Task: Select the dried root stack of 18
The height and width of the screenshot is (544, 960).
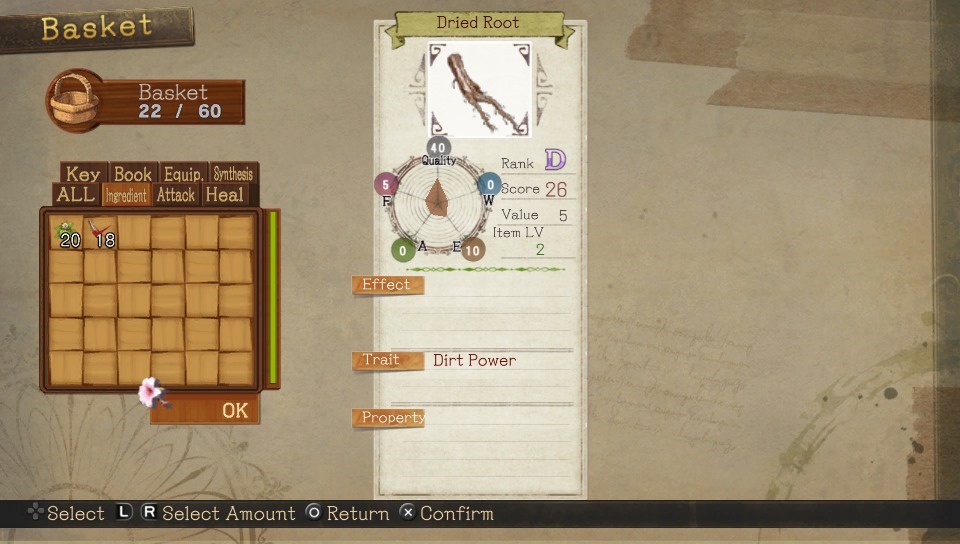Action: pos(101,233)
